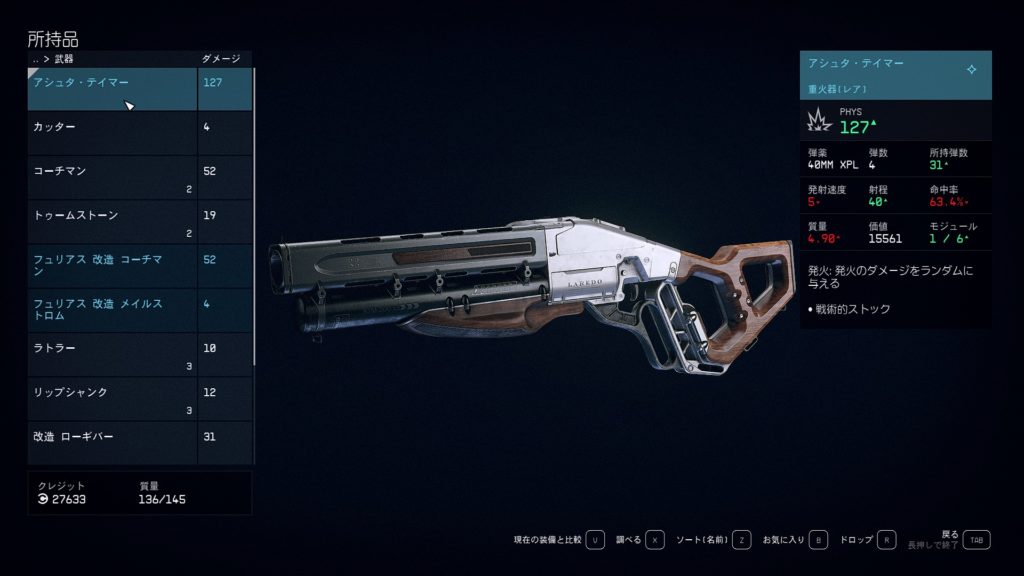
Task: Choose カッター in the weapon list
Action: click(x=112, y=132)
